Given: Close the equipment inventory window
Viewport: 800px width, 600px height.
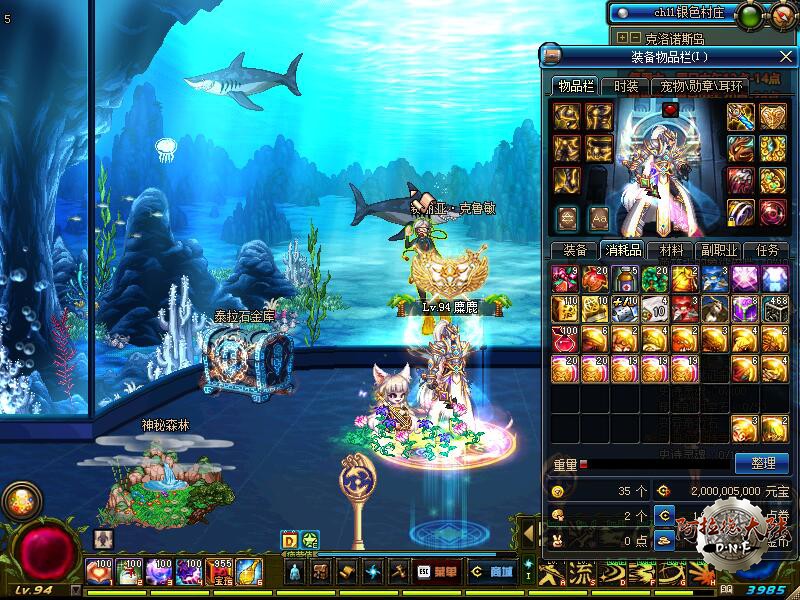Looking at the screenshot, I should pyautogui.click(x=785, y=55).
